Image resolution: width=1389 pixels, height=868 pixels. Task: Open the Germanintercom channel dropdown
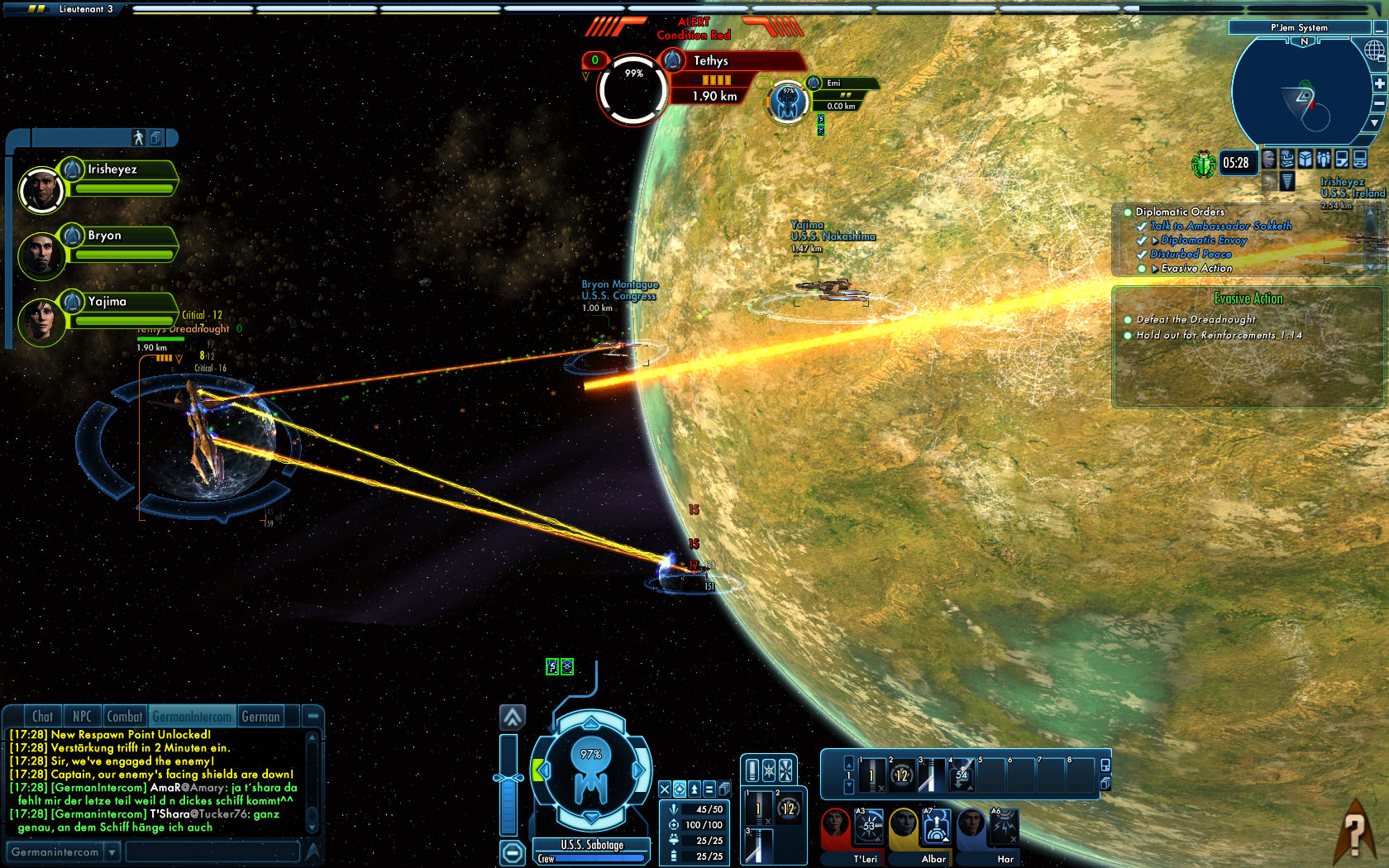click(x=112, y=851)
